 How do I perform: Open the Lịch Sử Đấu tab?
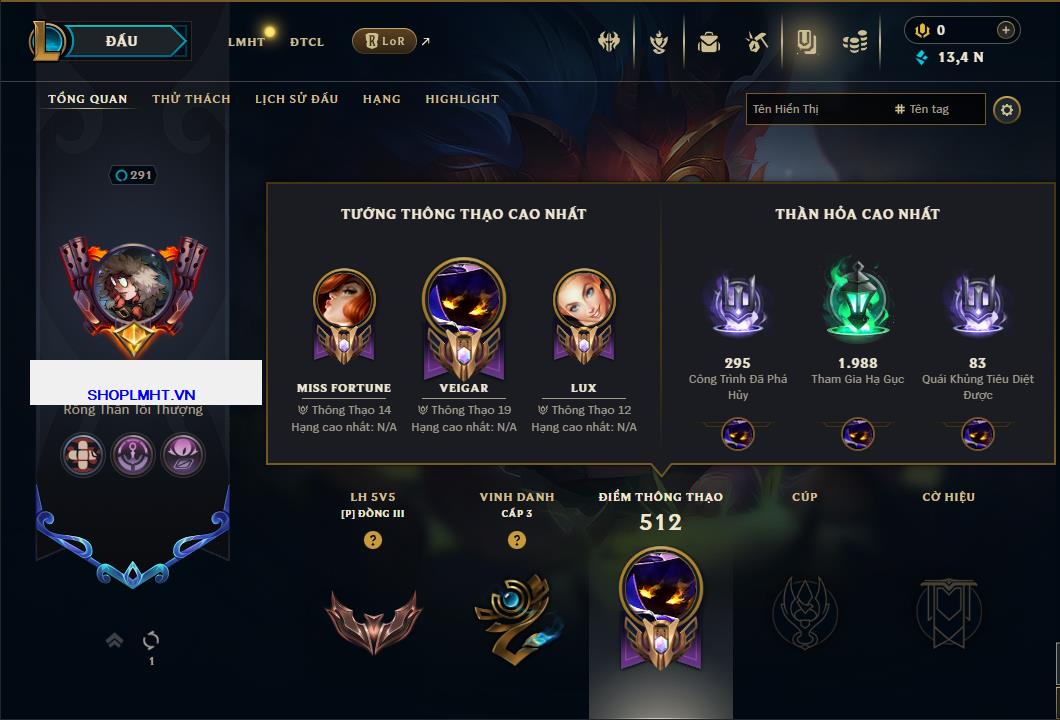tap(296, 99)
